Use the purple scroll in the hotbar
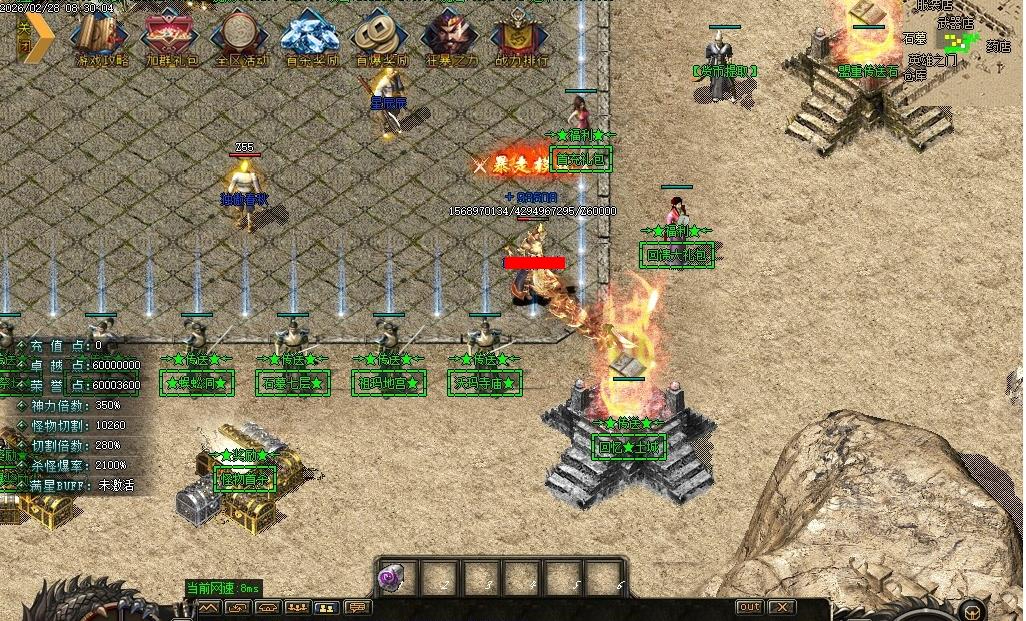This screenshot has height=621, width=1026. (392, 578)
